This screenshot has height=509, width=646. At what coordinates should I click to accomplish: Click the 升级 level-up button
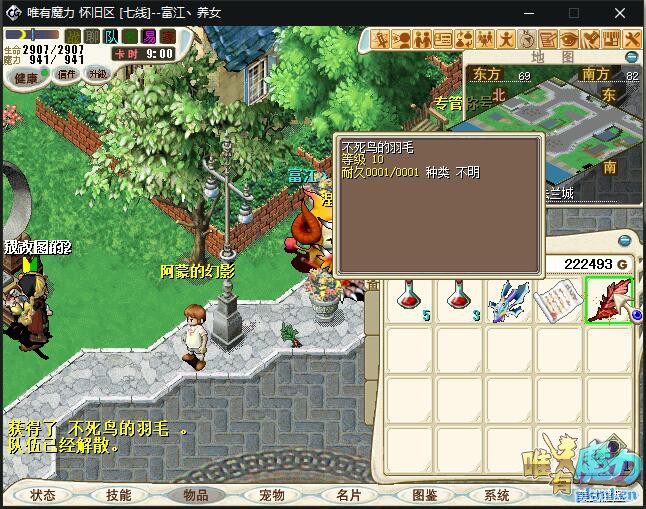98,75
